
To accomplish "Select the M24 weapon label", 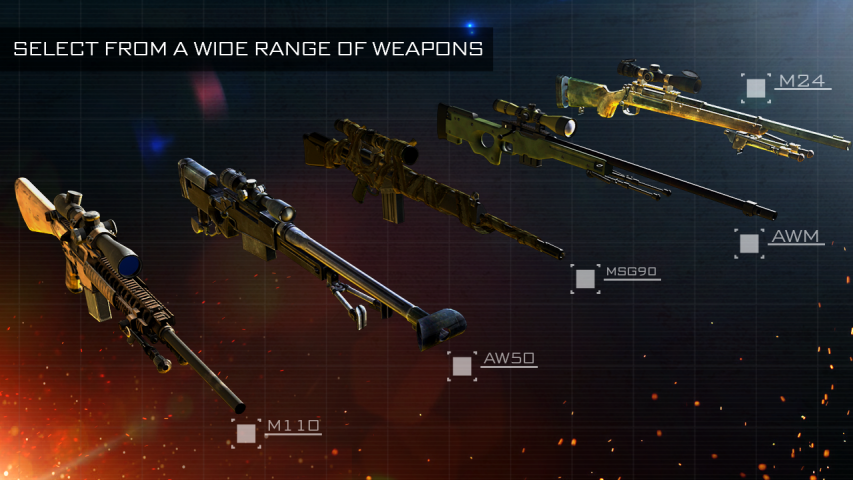I will point(800,81).
